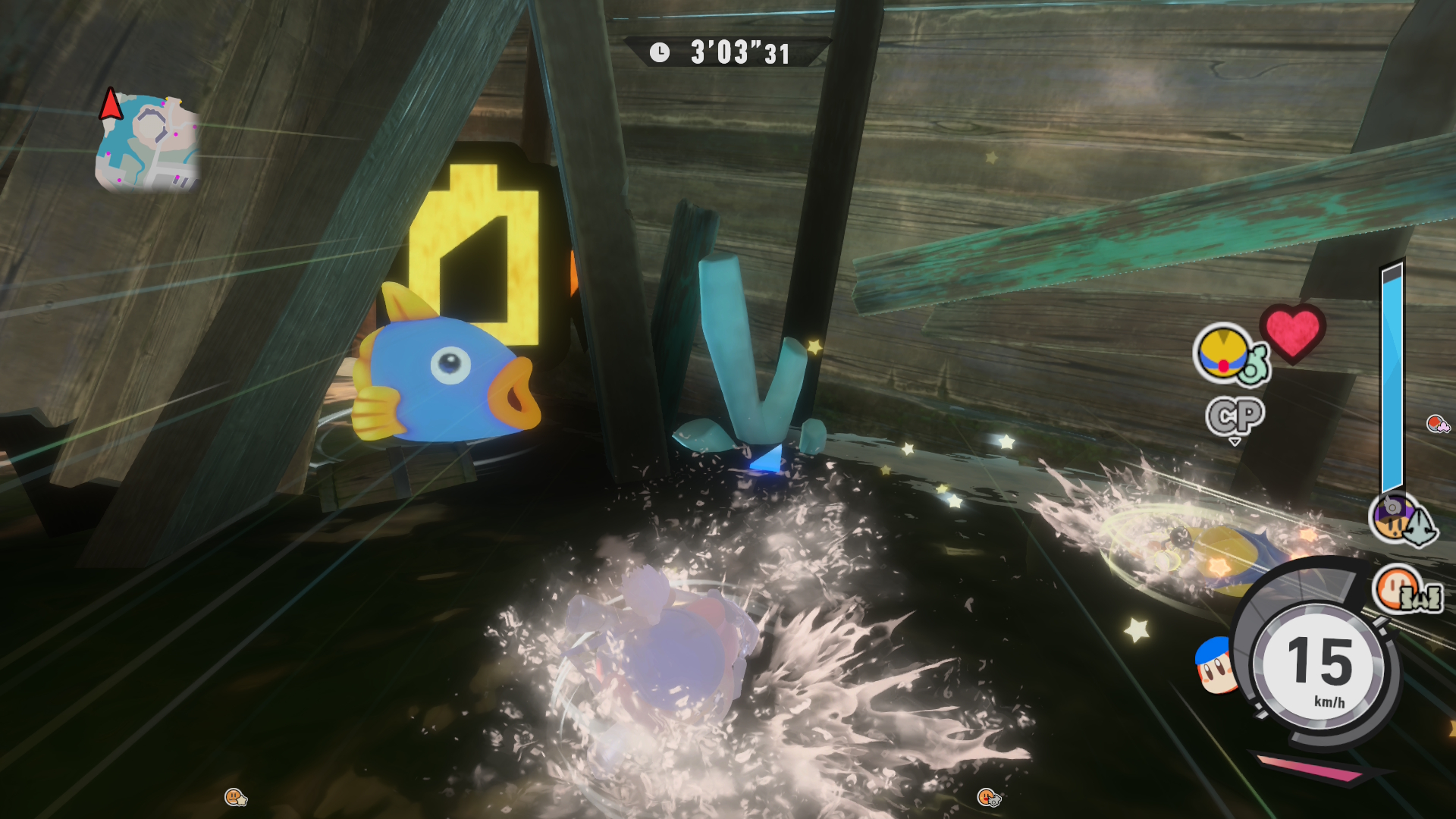Screen dimensions: 1456x819
Task: Click the Bandana Waddle Dee portrait
Action: point(1215,665)
